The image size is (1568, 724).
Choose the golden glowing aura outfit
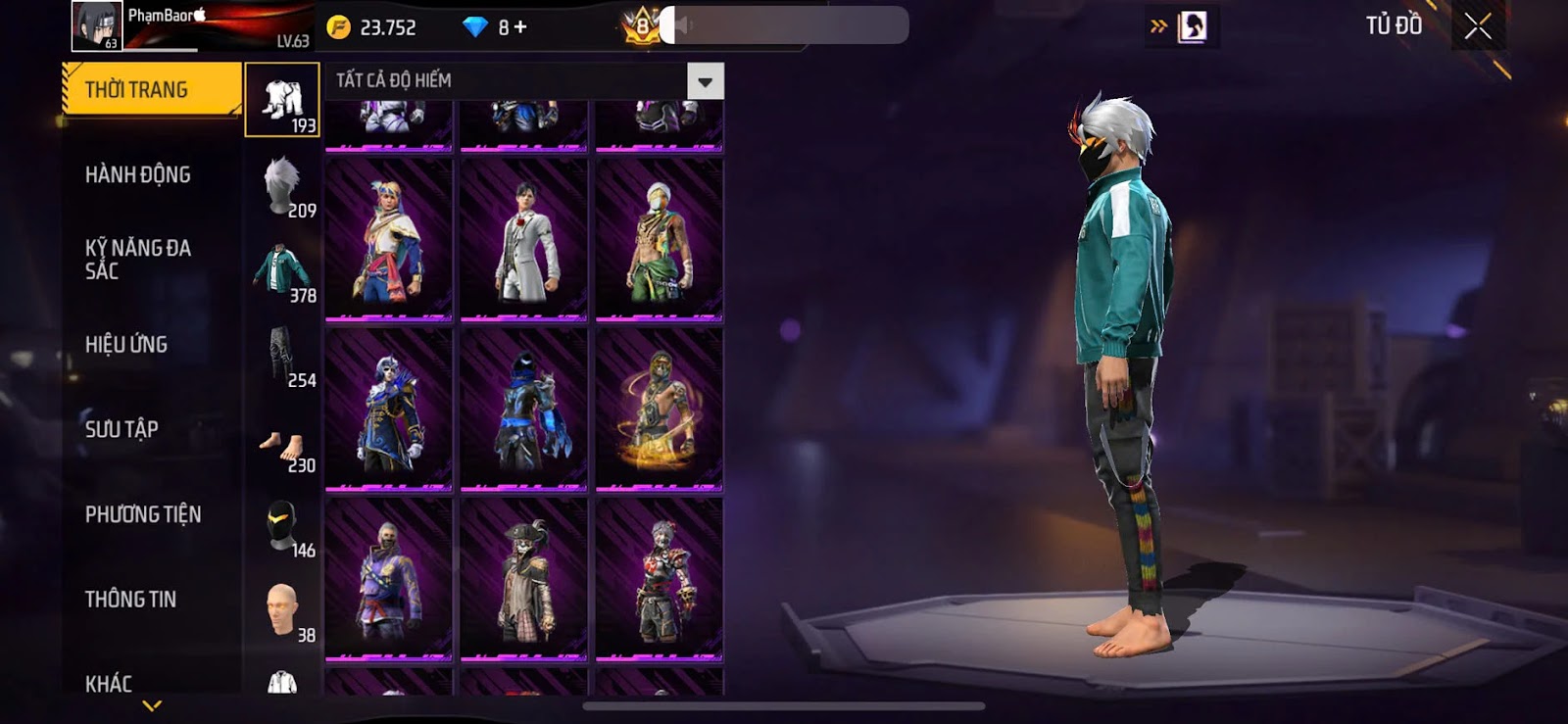(x=660, y=410)
